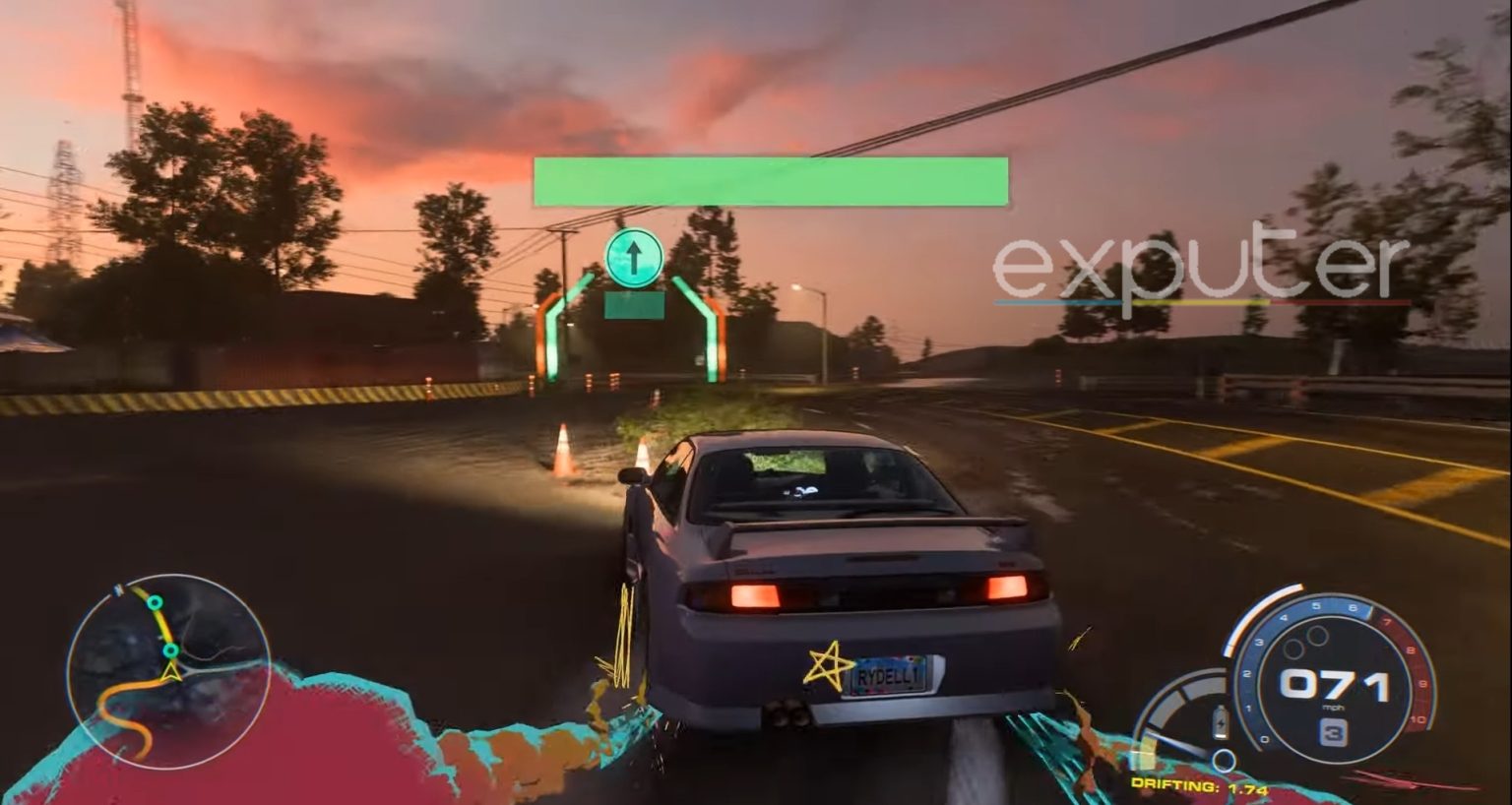
Task: Click the checkpoint arrow marker above the gate
Action: click(x=634, y=258)
